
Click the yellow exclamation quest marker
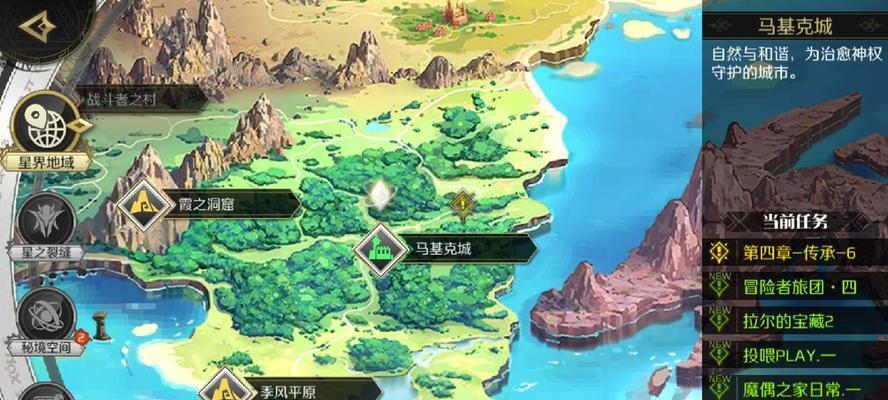[x=461, y=206]
